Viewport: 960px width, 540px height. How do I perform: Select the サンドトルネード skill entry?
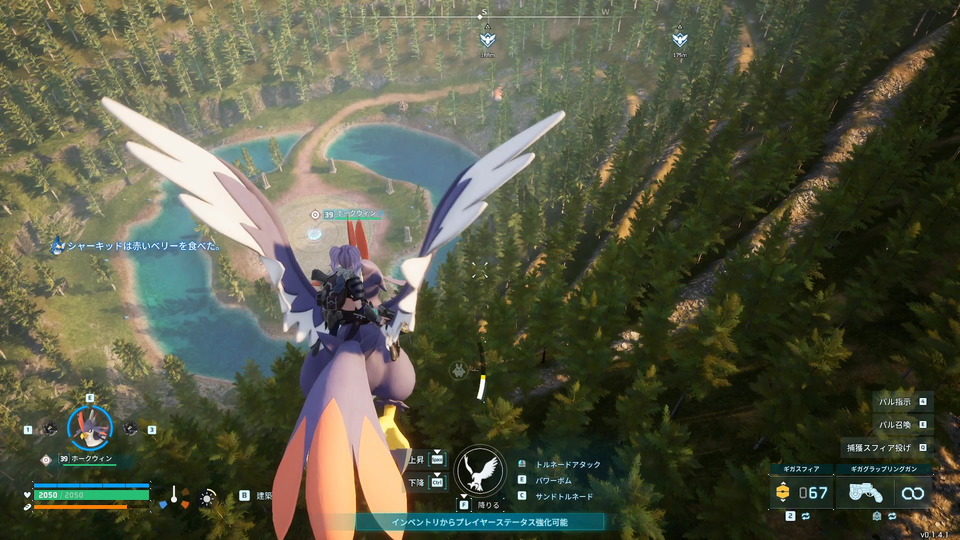pyautogui.click(x=562, y=496)
